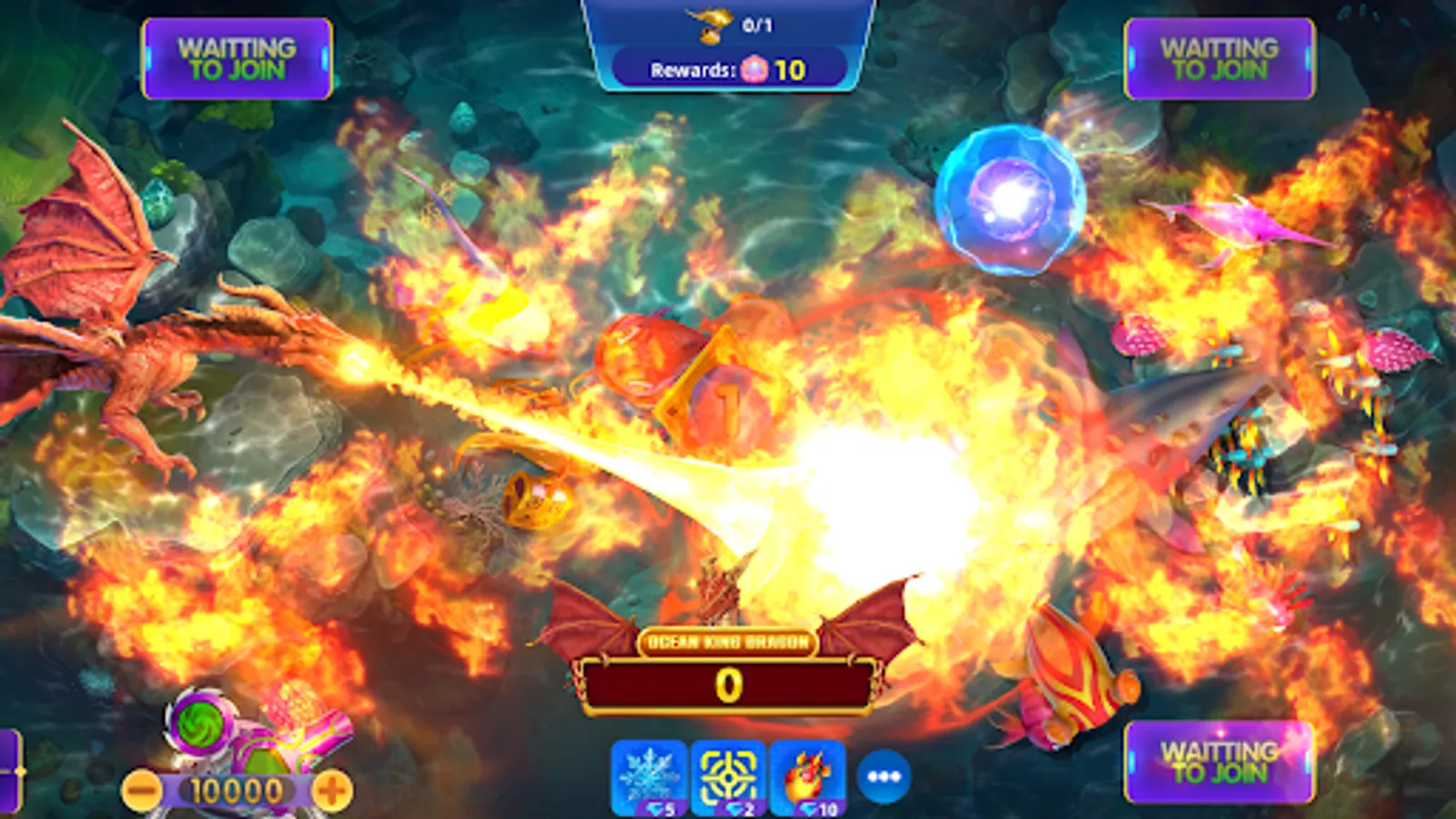
Task: Click the Rewards pearl icon
Action: [755, 69]
